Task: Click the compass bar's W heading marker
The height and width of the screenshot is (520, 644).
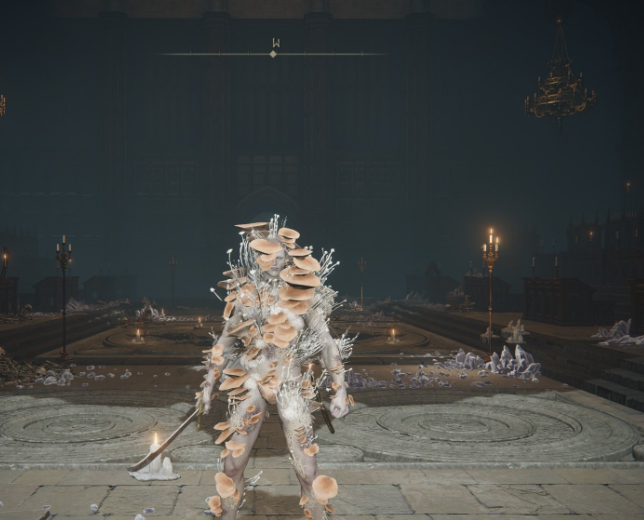Action: [274, 44]
